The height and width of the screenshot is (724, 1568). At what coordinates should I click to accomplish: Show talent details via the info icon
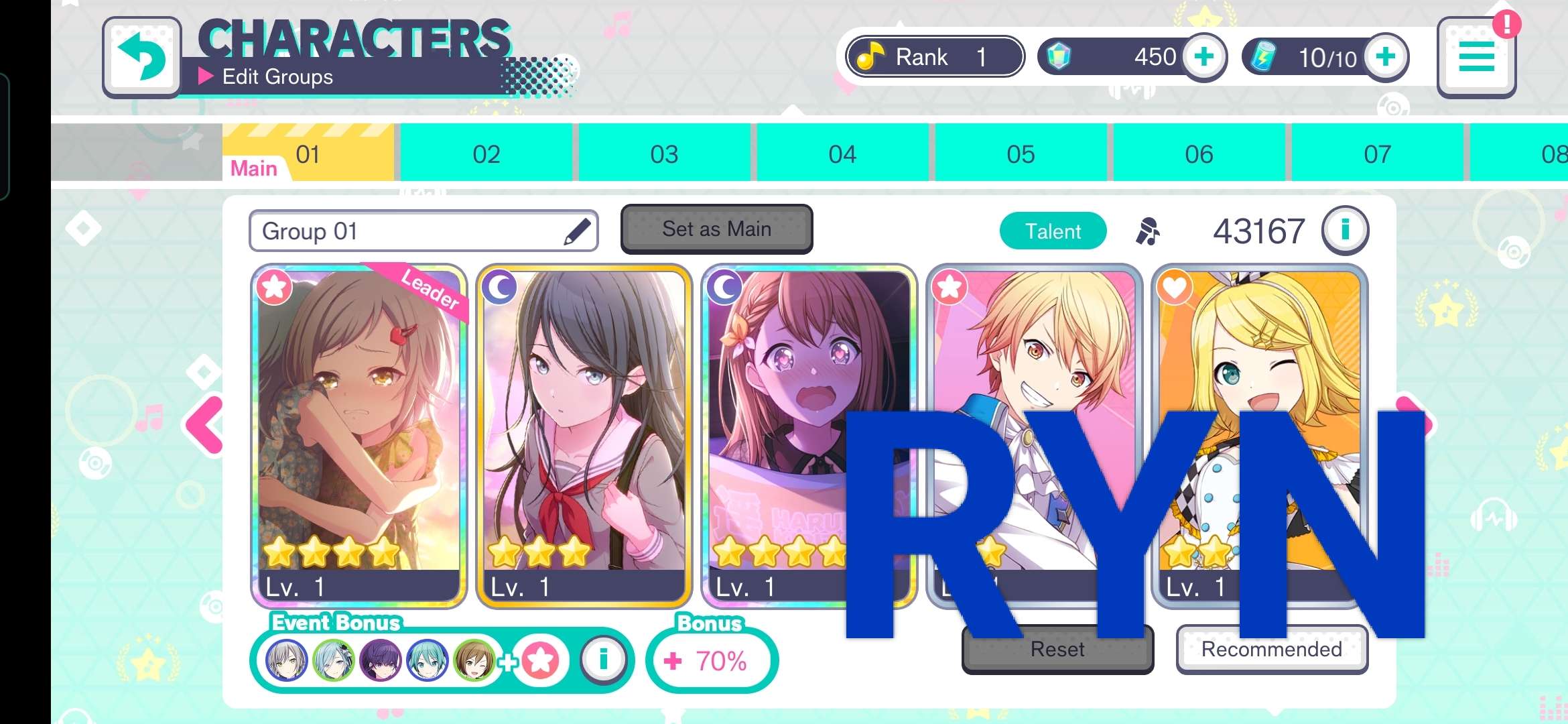pos(1345,231)
